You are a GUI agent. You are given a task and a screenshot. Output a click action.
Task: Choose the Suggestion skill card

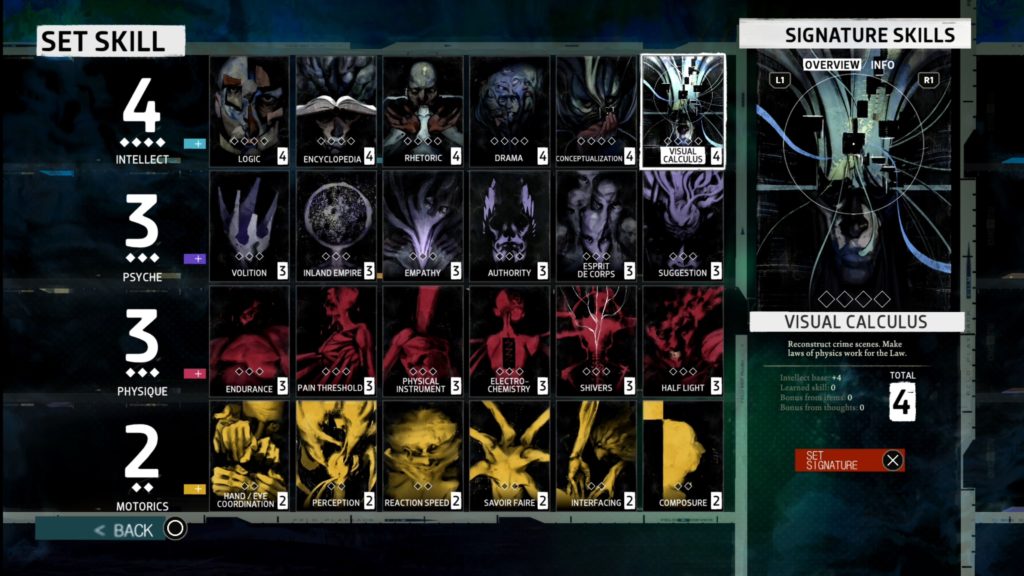click(683, 226)
